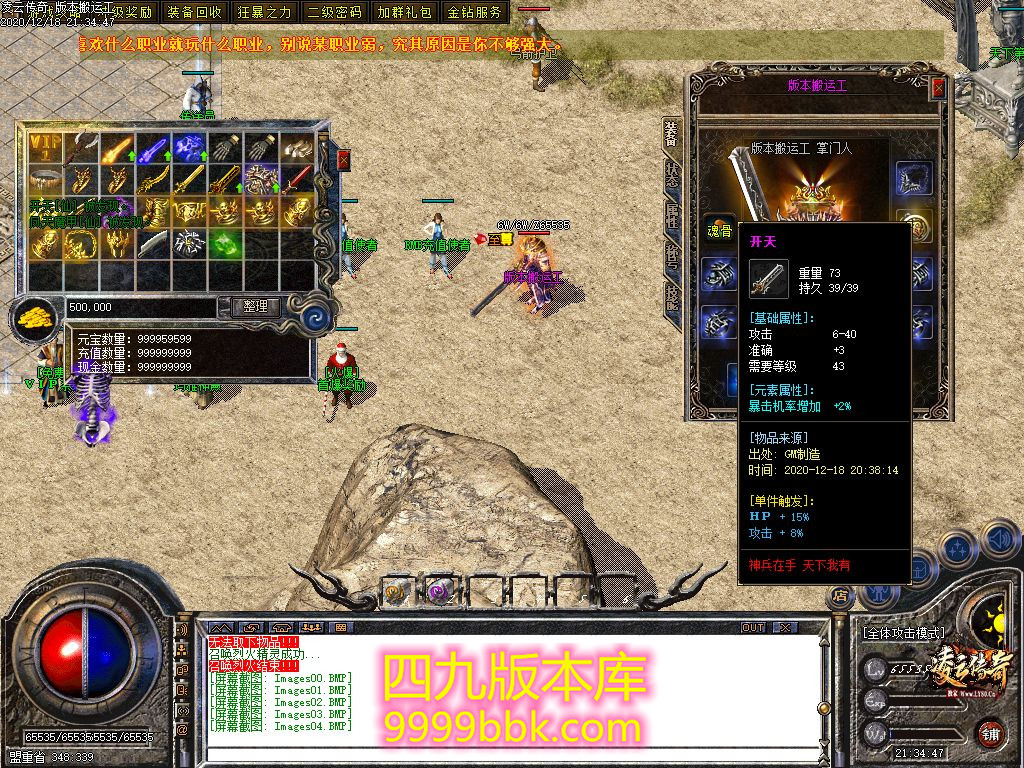Open the 狂暴之力 menu
The image size is (1024, 768).
265,13
